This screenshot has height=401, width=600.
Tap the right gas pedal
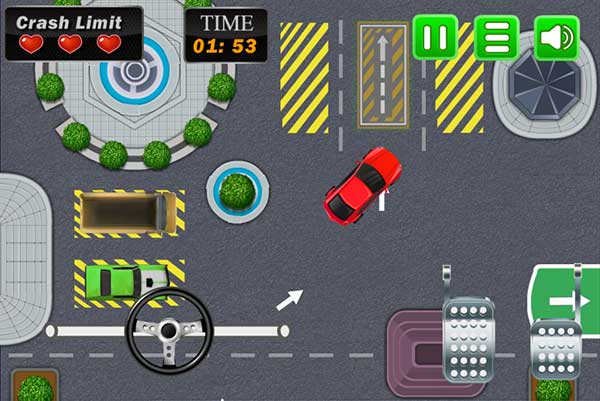[556, 346]
